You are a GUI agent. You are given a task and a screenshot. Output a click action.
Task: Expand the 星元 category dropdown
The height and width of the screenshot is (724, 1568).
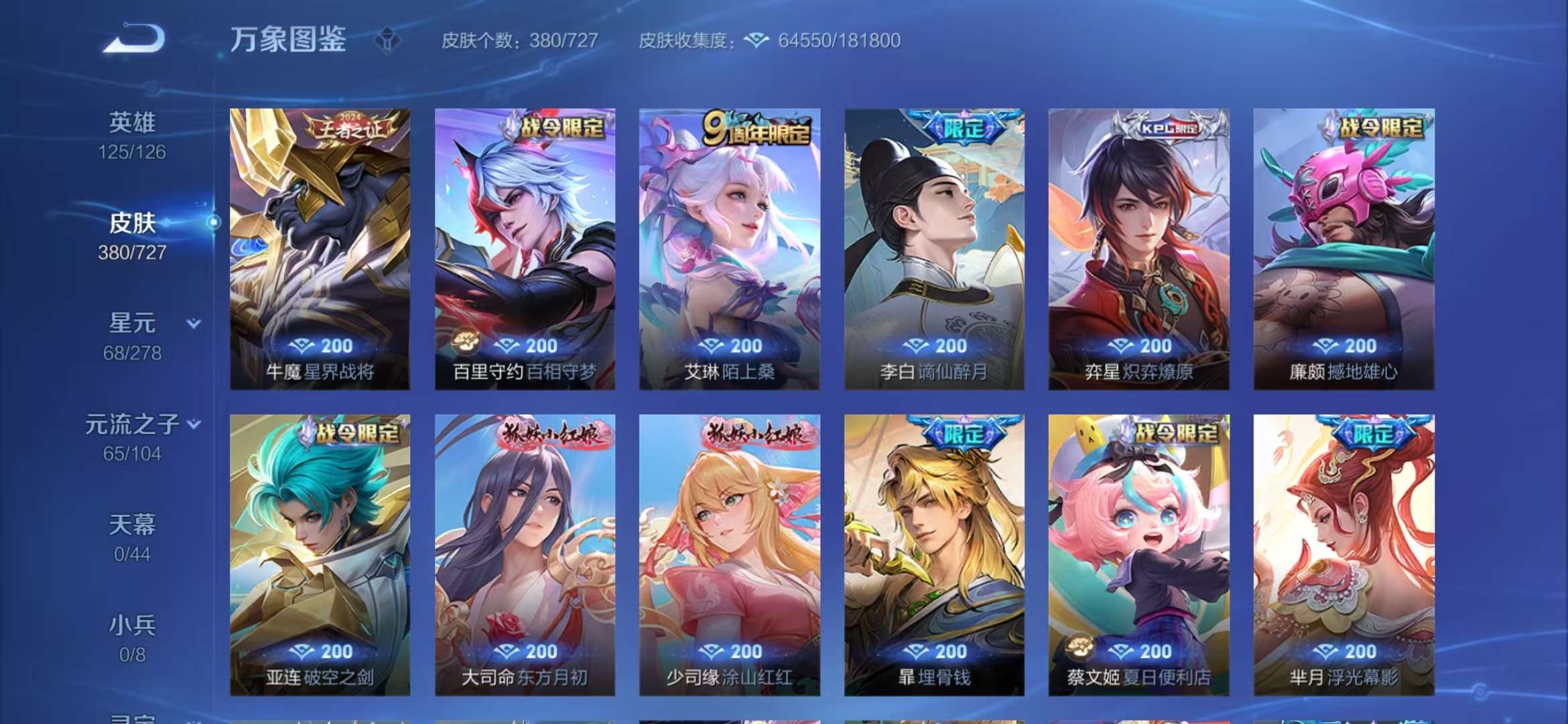click(194, 324)
